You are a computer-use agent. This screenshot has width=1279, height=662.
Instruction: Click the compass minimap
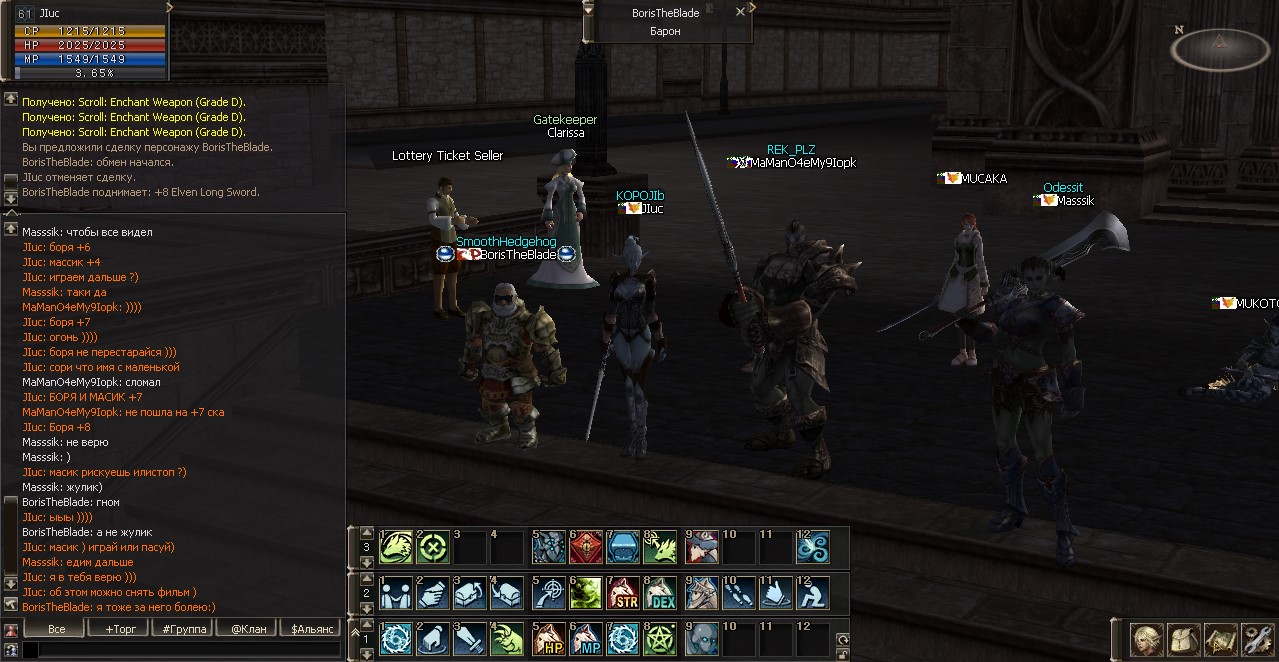pyautogui.click(x=1218, y=48)
